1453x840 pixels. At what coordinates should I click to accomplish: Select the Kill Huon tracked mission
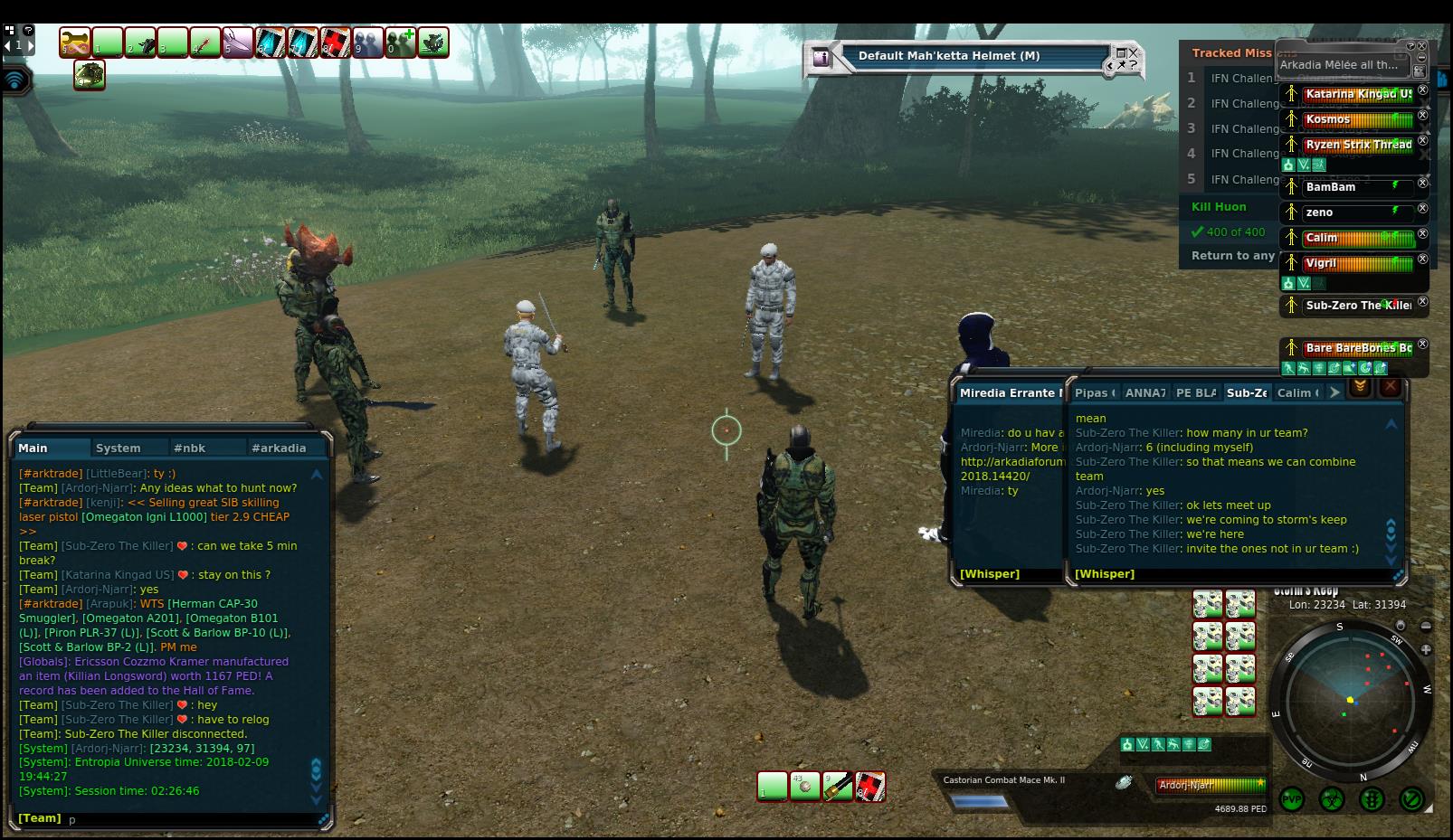coord(1219,207)
